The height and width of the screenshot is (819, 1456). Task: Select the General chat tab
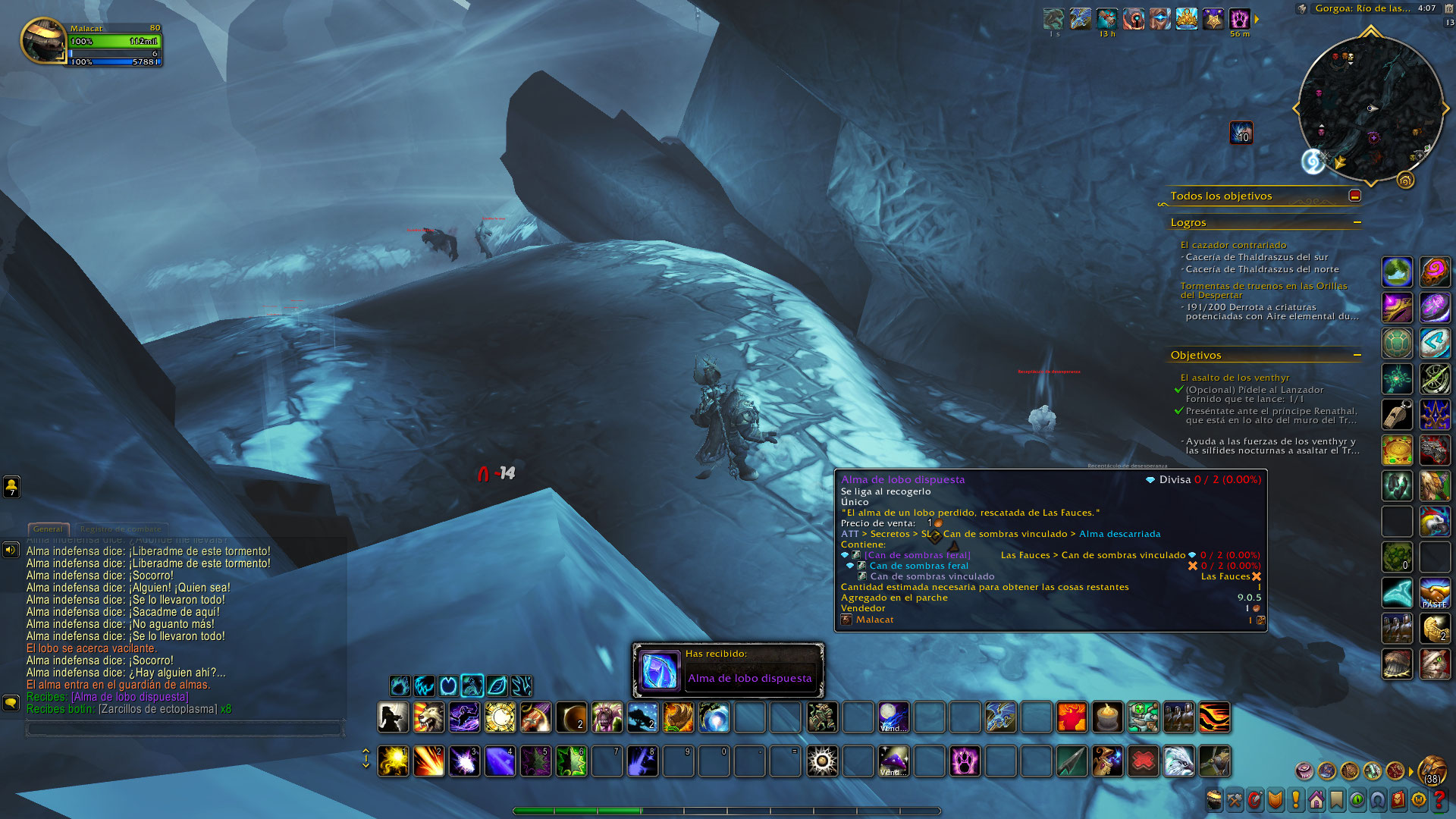[48, 529]
